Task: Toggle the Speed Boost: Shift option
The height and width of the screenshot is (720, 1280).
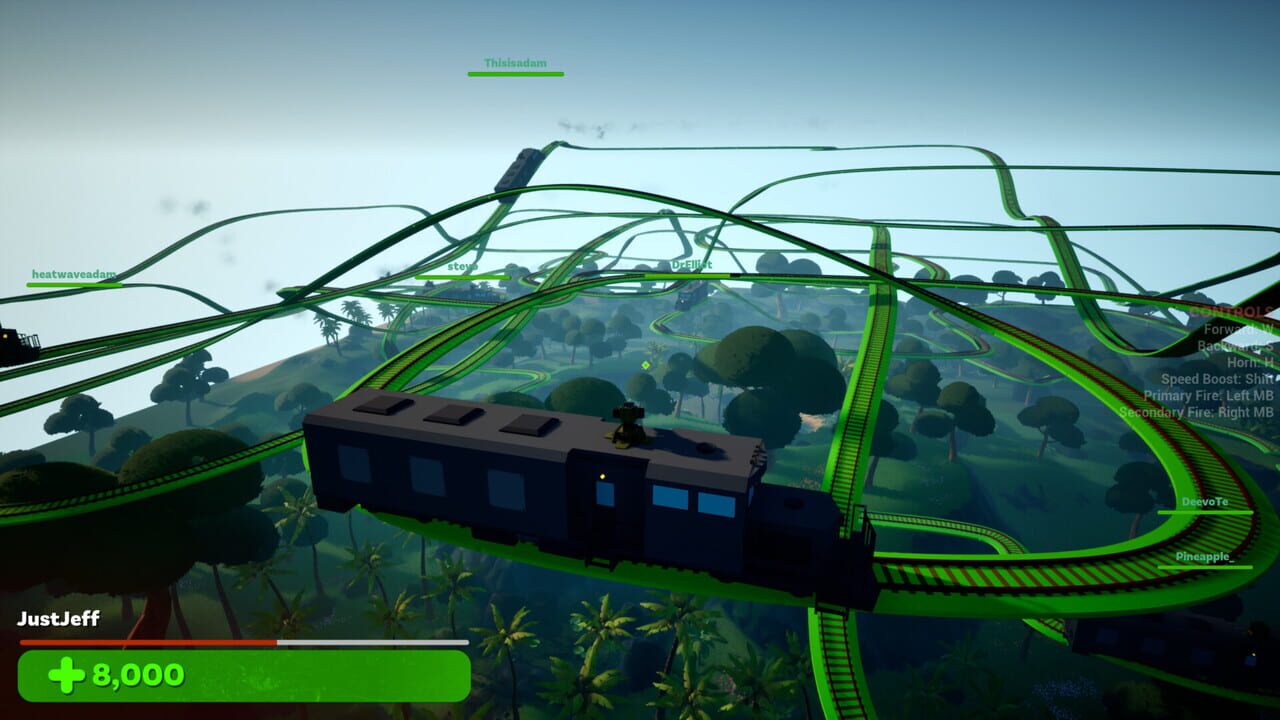Action: [x=1215, y=378]
